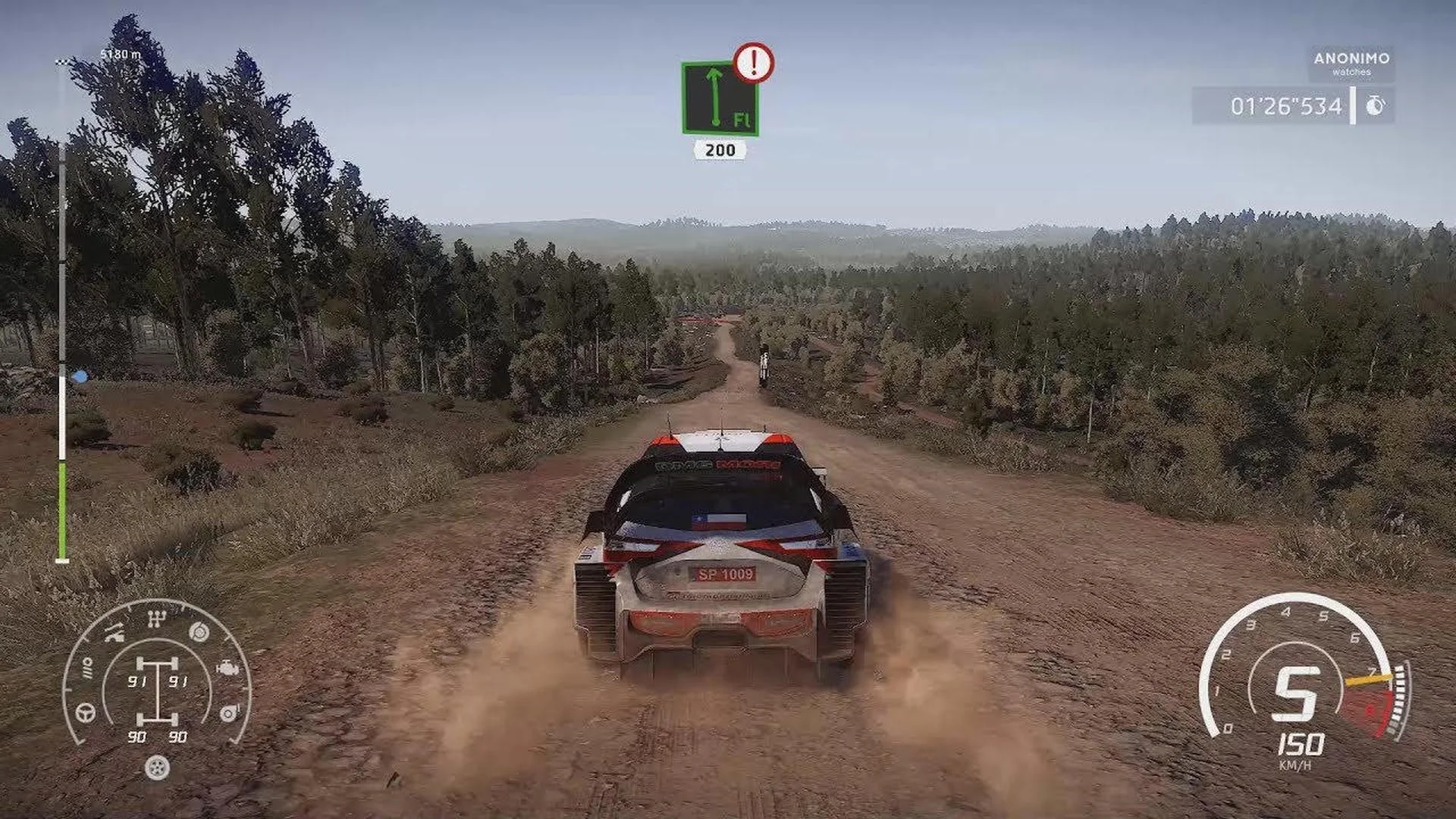
Task: Select the steering wheel damage icon
Action: tap(84, 713)
